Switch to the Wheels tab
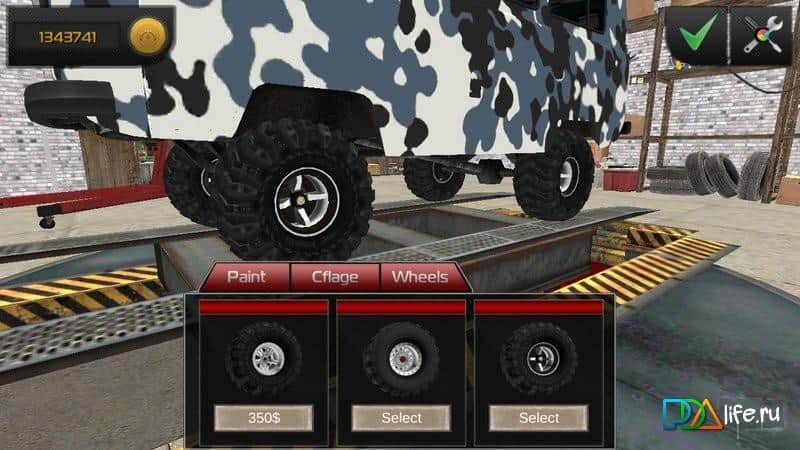The image size is (800, 450). [x=420, y=276]
